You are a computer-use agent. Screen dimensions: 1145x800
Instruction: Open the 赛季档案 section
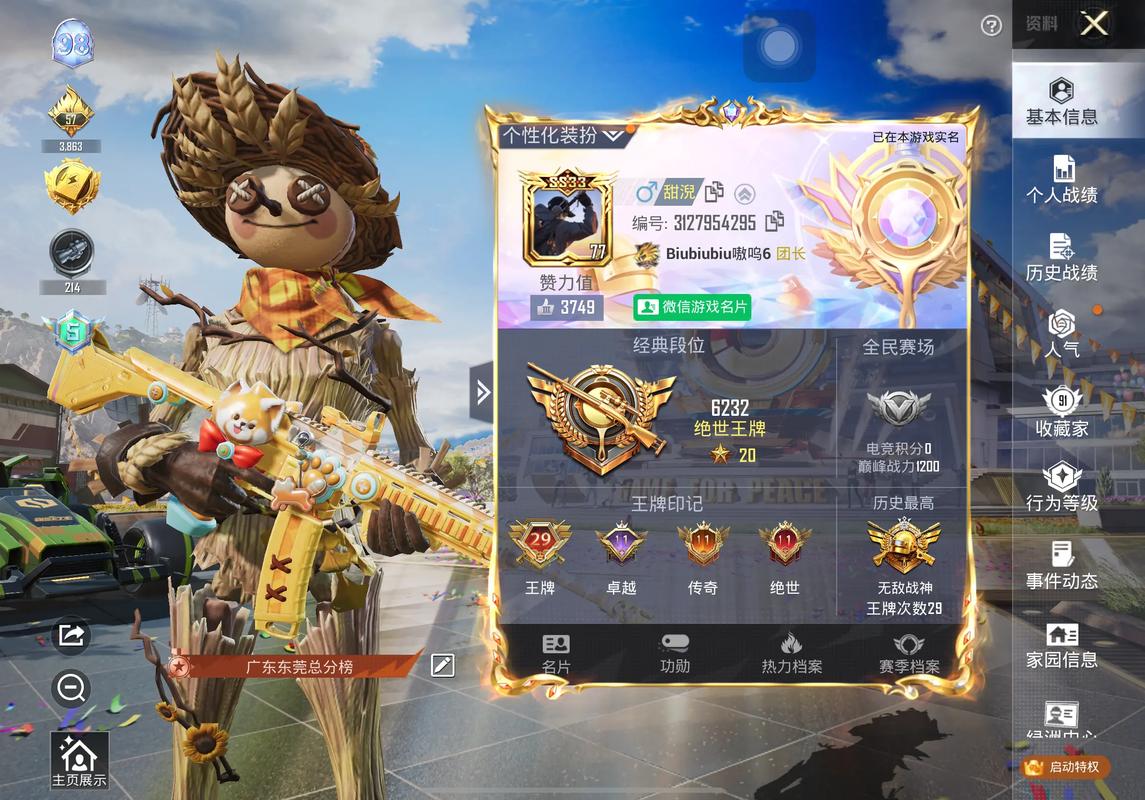(x=909, y=654)
